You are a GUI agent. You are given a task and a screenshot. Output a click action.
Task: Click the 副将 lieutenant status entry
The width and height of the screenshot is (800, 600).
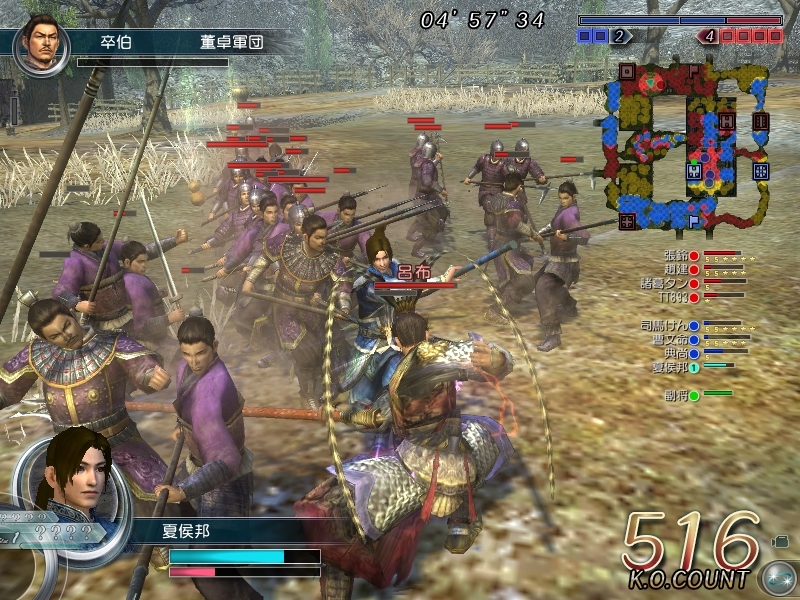(x=676, y=394)
